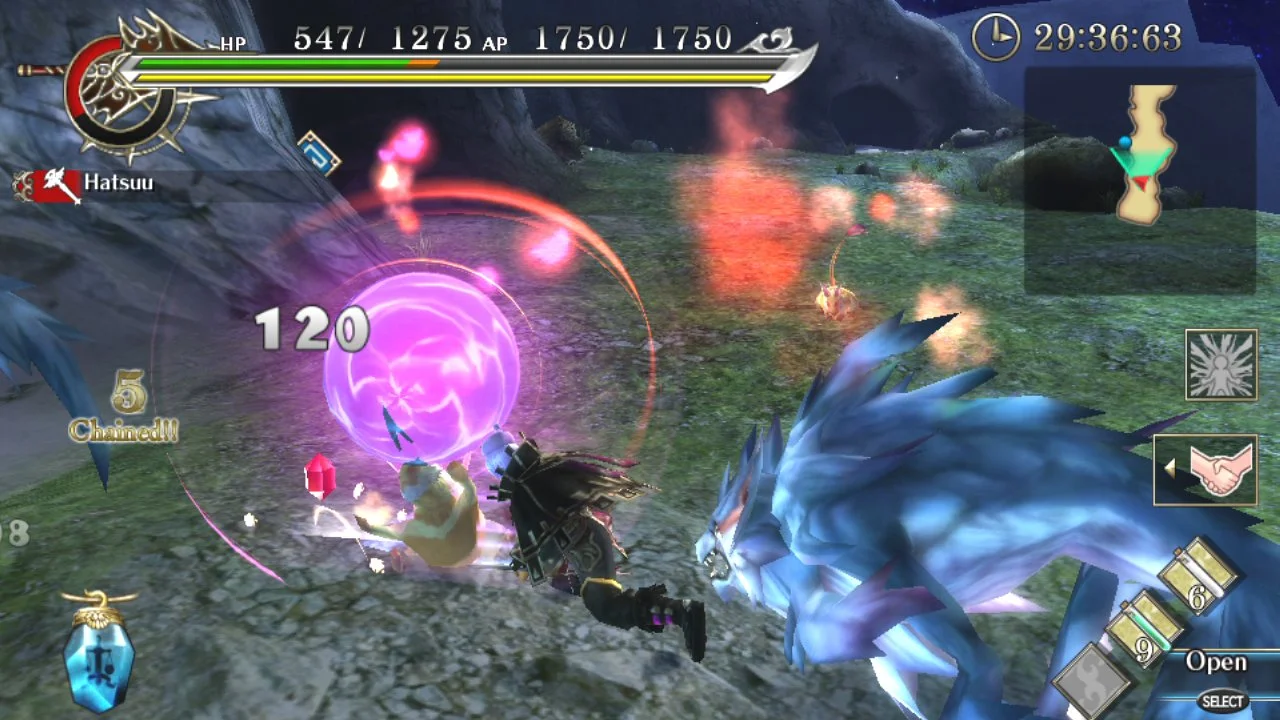The image size is (1280, 720).
Task: Click the SELECT button prompt icon
Action: pyautogui.click(x=1222, y=701)
